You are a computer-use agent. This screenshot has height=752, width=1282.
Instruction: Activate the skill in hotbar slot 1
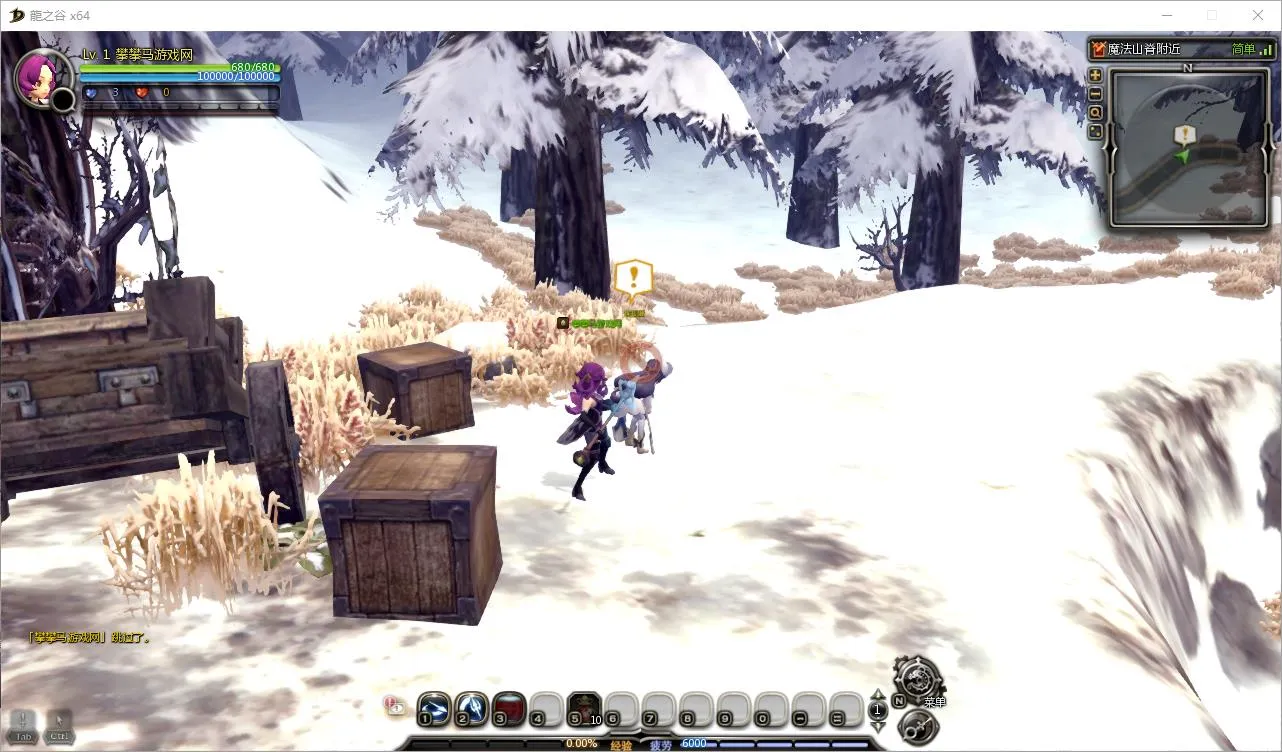tap(434, 708)
